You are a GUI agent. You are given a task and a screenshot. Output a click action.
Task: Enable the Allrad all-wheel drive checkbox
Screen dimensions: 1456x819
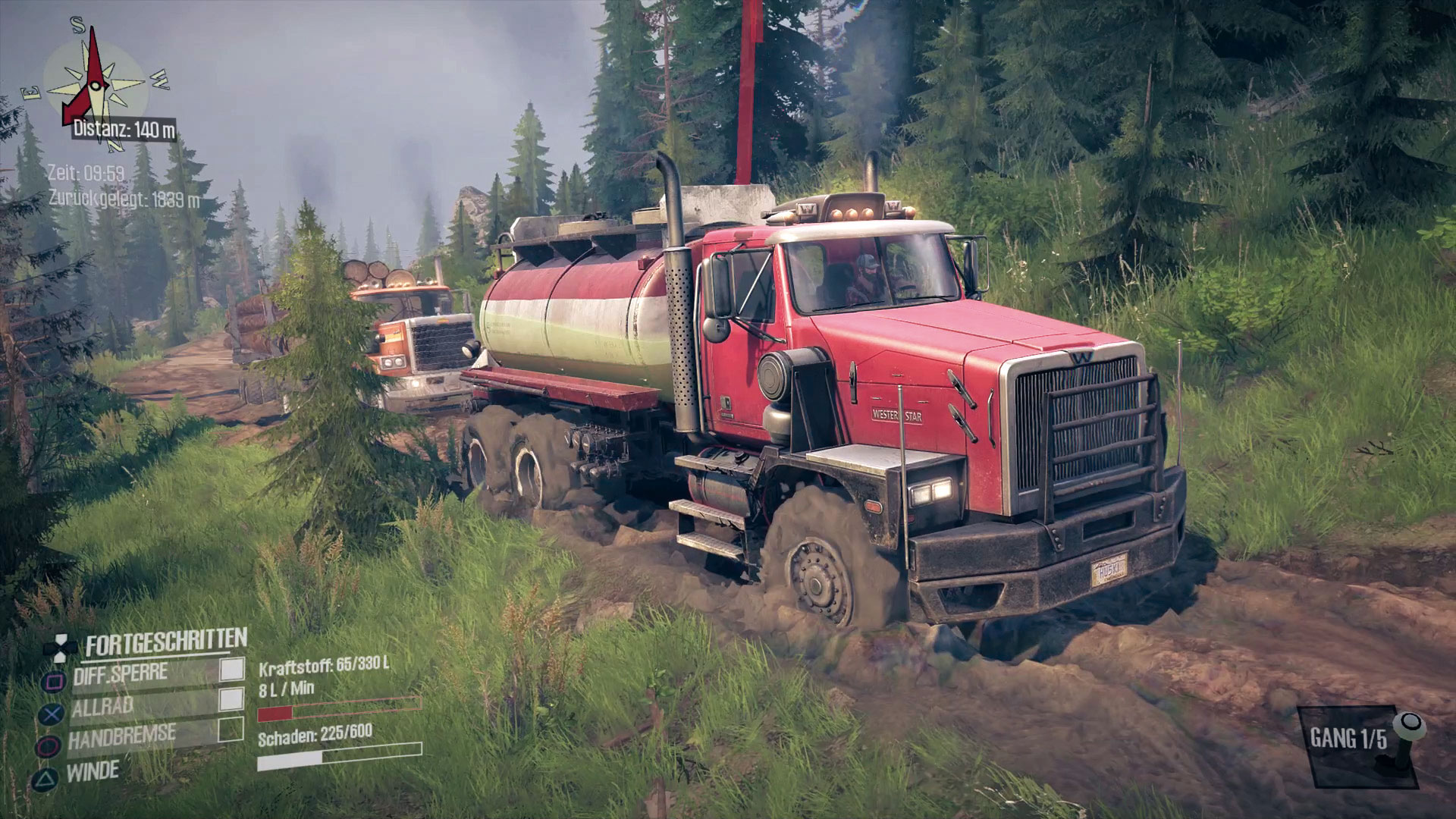(231, 700)
